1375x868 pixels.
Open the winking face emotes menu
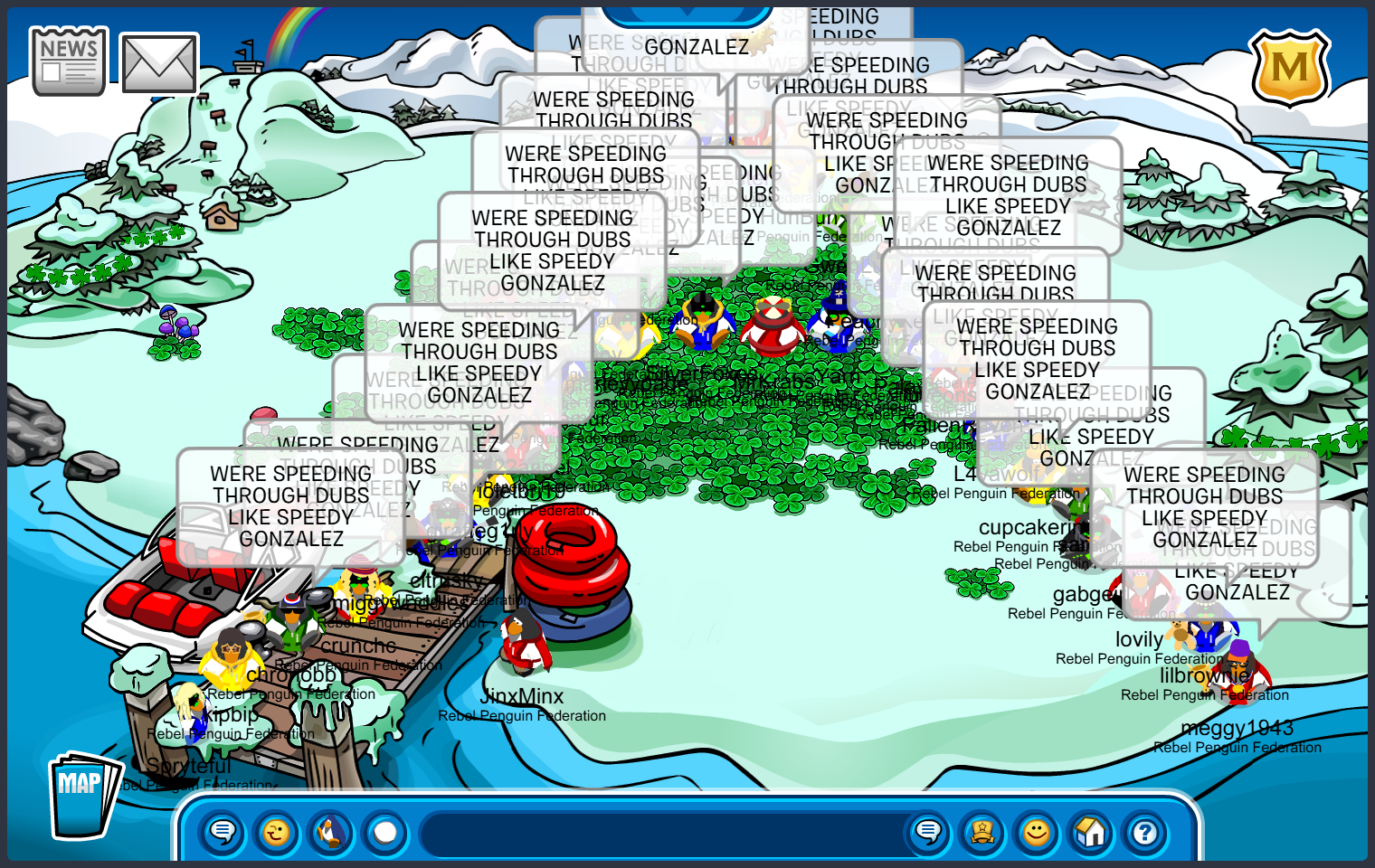click(x=277, y=831)
